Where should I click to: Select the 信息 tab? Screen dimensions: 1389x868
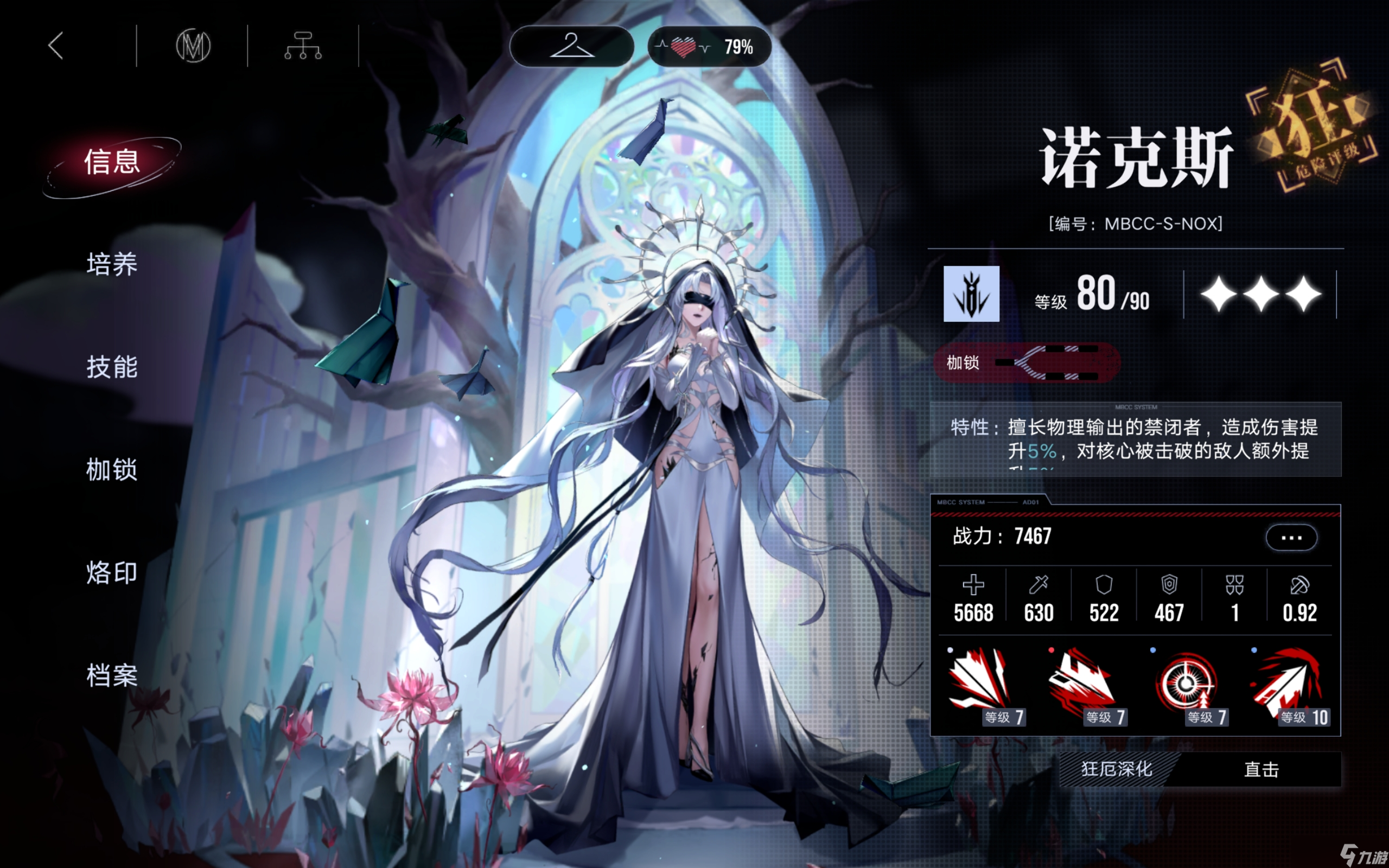click(x=112, y=162)
